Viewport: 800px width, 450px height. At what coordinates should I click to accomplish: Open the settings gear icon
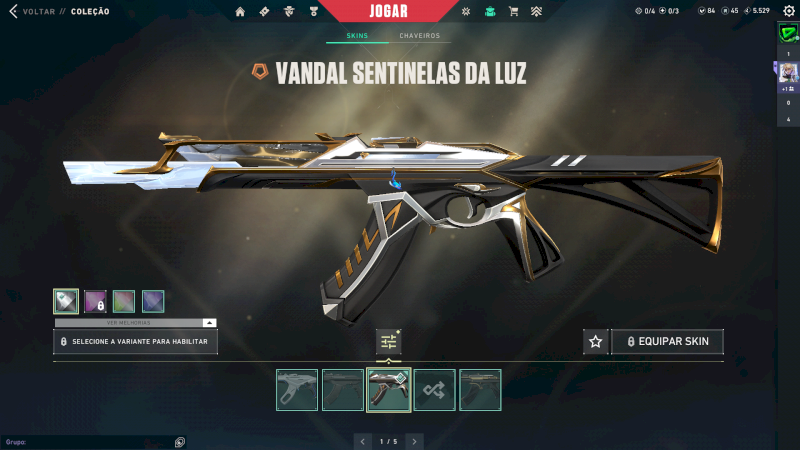click(761, 12)
